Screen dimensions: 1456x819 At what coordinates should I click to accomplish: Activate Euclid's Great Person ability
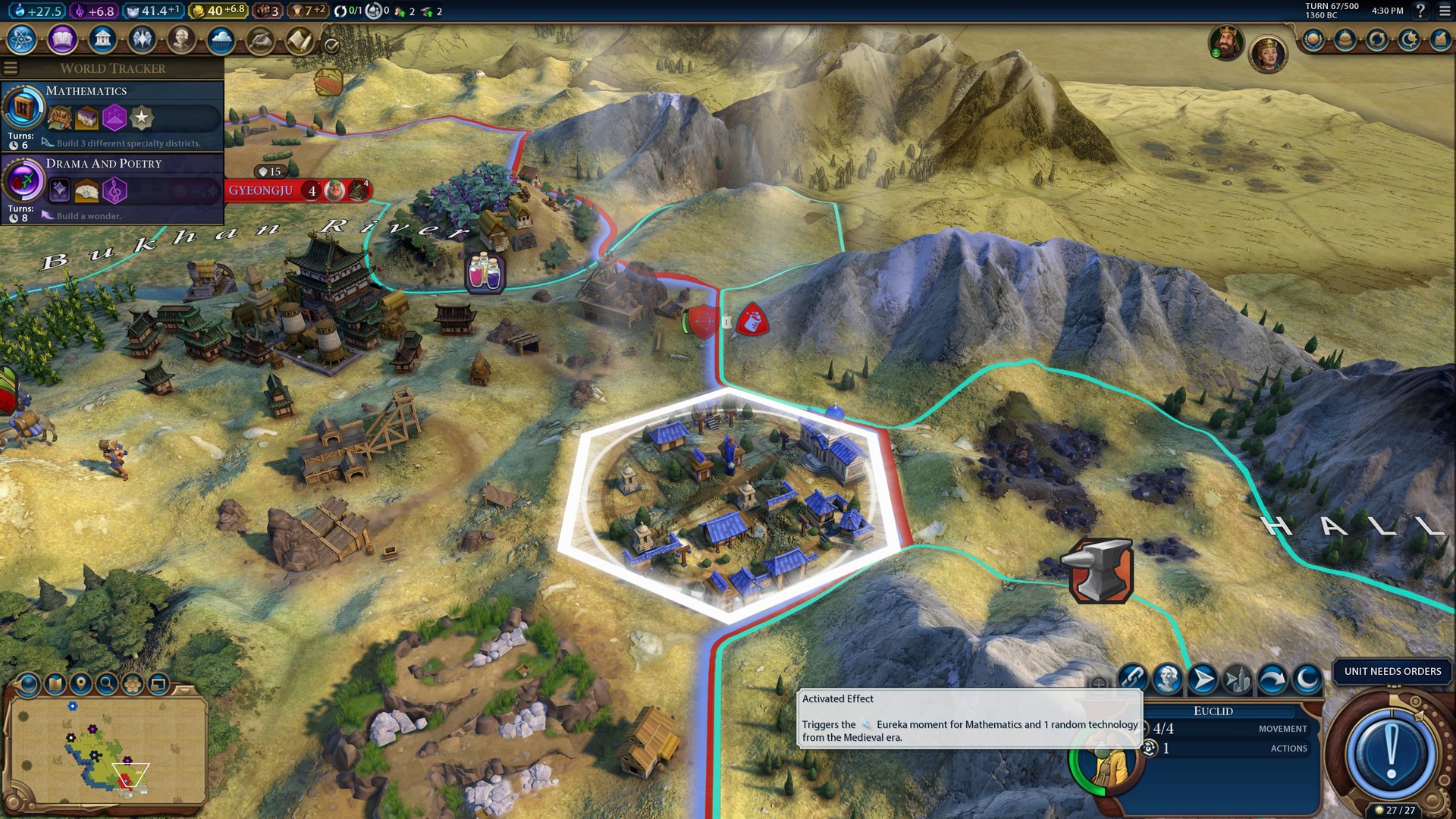pyautogui.click(x=1167, y=679)
